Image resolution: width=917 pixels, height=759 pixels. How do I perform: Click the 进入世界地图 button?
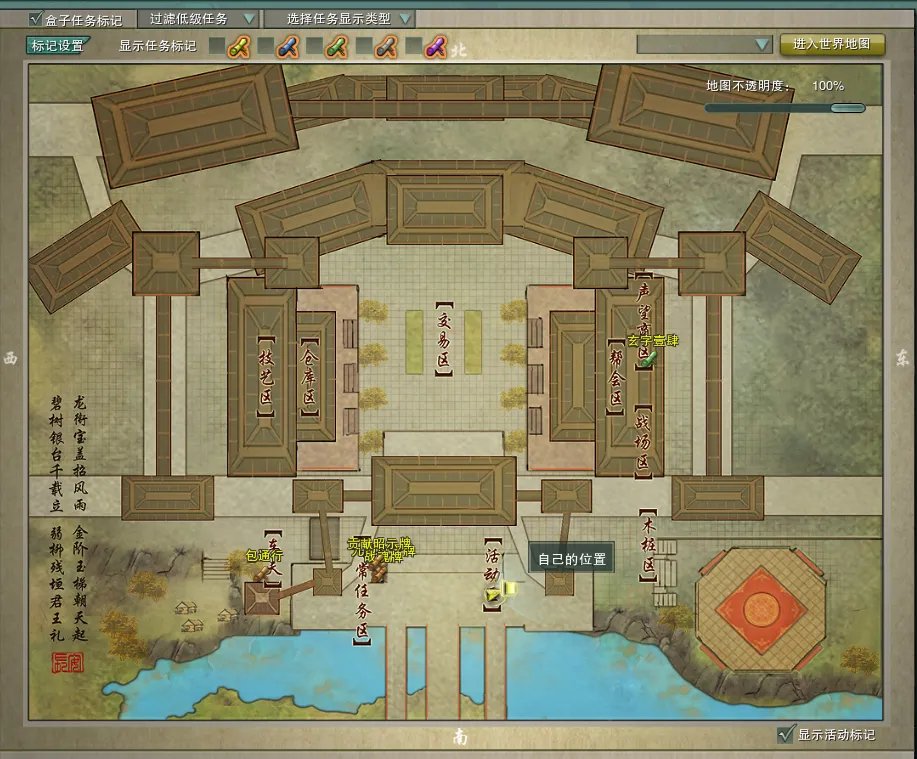(x=831, y=45)
